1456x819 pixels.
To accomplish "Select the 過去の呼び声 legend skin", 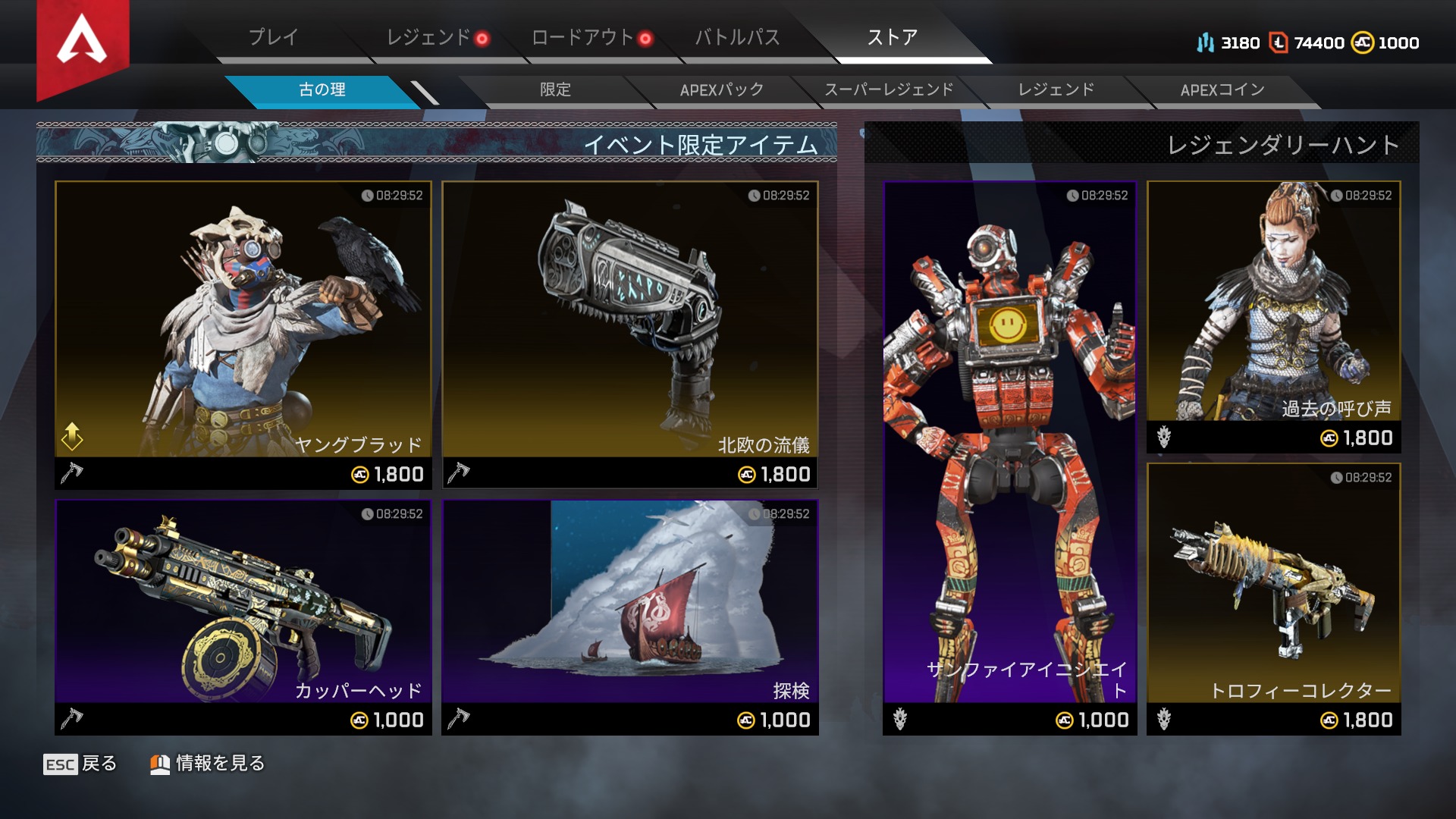I will pos(1273,316).
